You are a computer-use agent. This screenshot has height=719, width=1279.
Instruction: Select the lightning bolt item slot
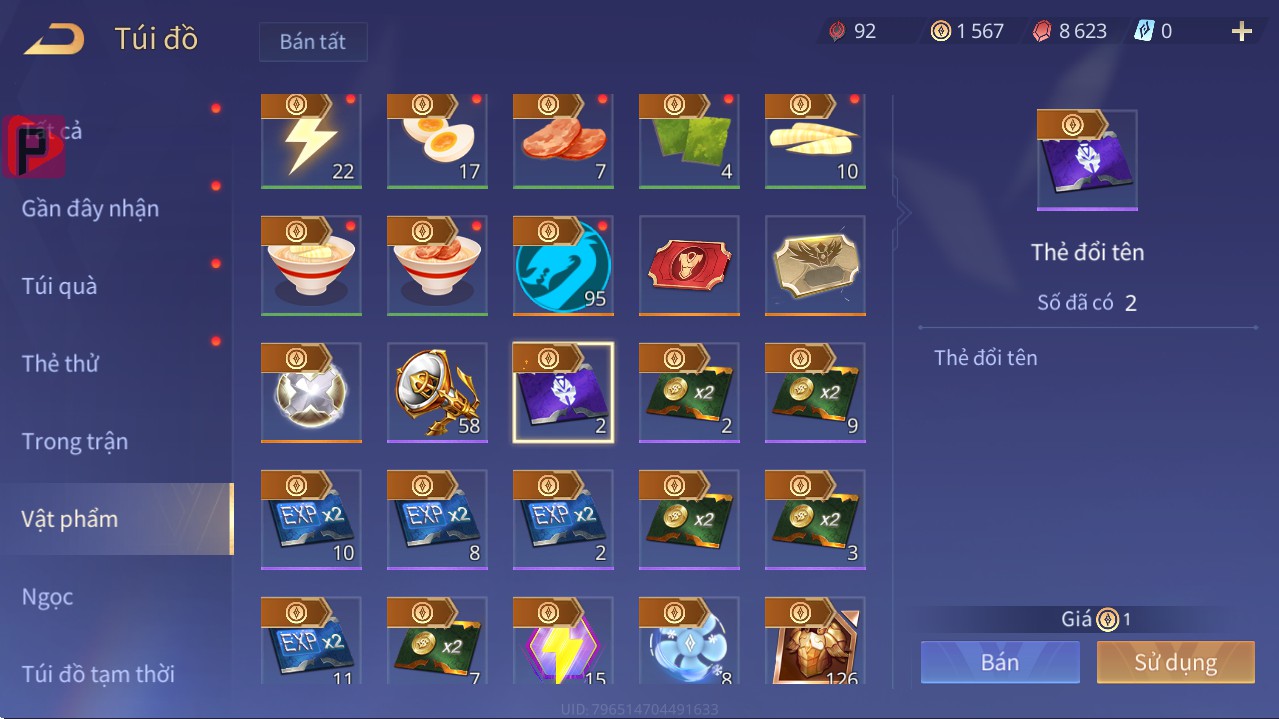click(x=311, y=141)
